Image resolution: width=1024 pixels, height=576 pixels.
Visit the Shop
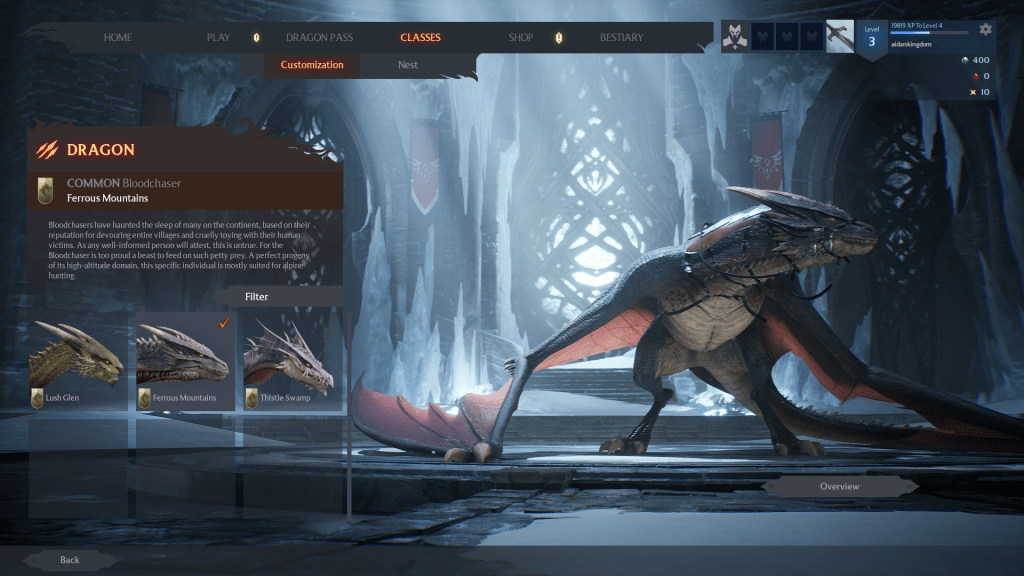pos(520,38)
